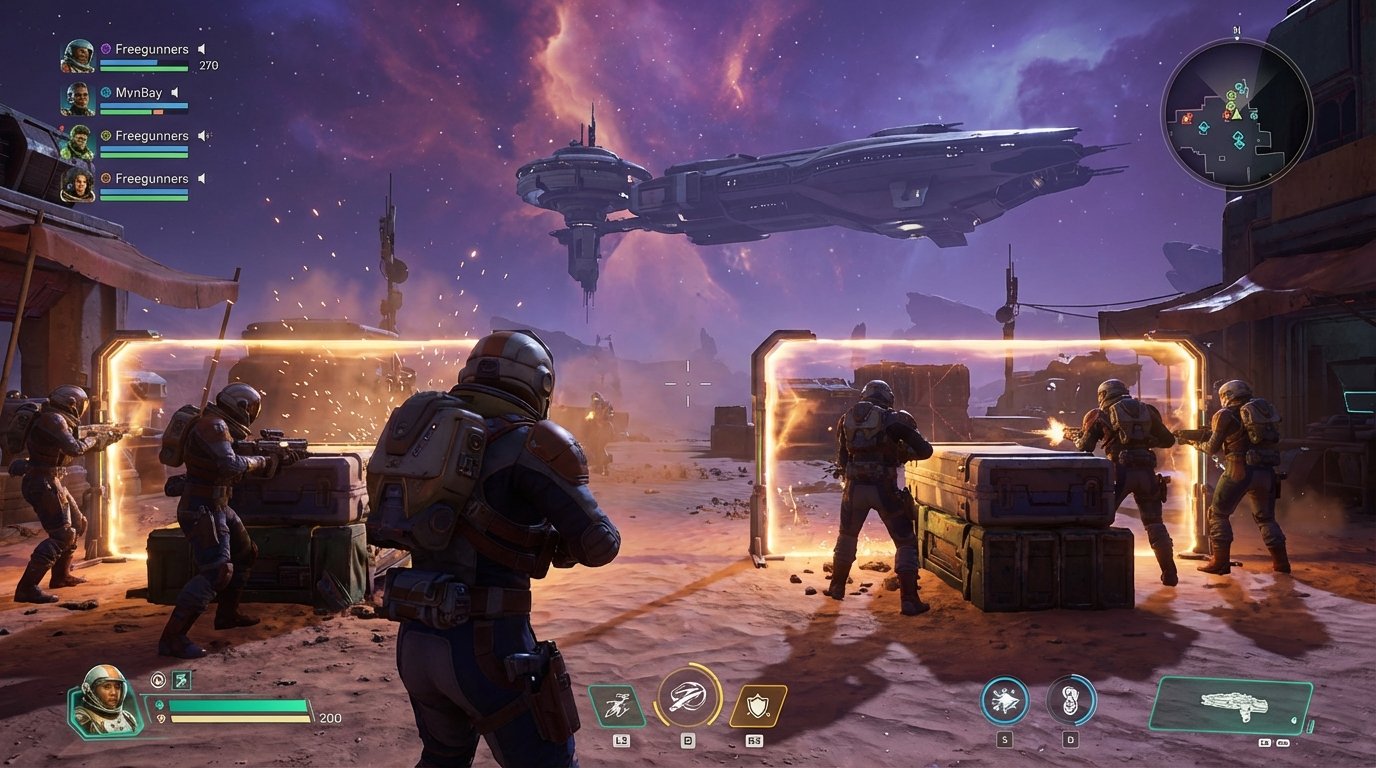Image resolution: width=1376 pixels, height=768 pixels.
Task: Click the buff status icon beside player portrait
Action: click(x=158, y=680)
